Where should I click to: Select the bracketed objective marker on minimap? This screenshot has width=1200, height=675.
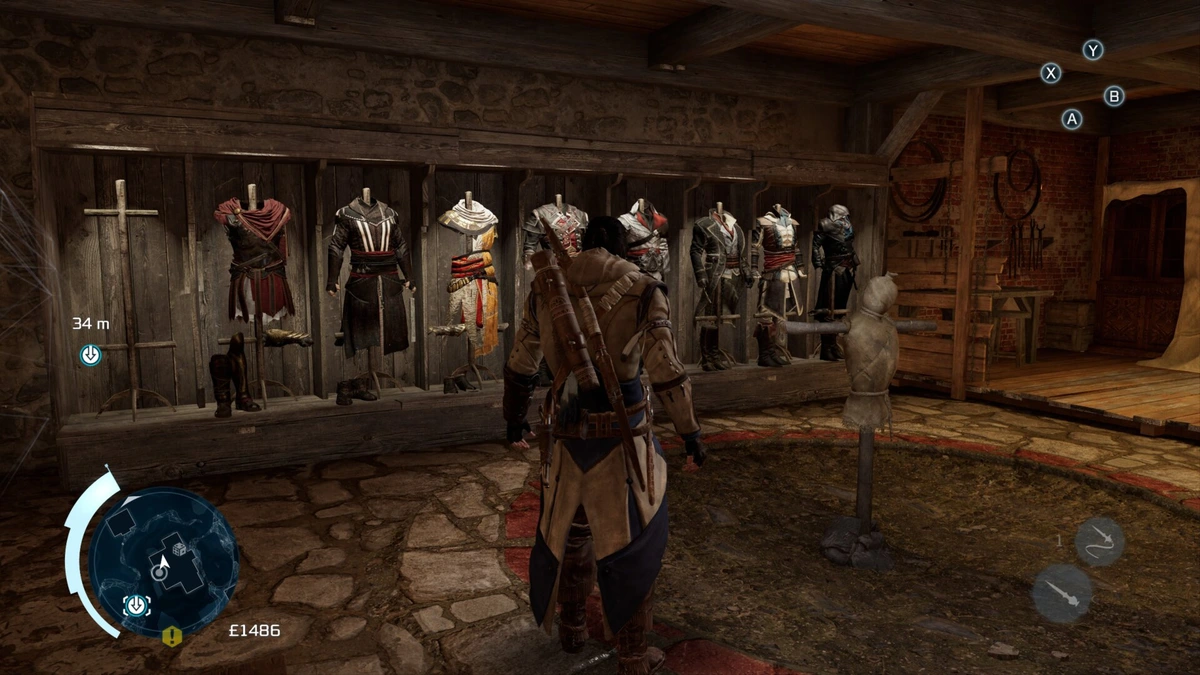[136, 605]
